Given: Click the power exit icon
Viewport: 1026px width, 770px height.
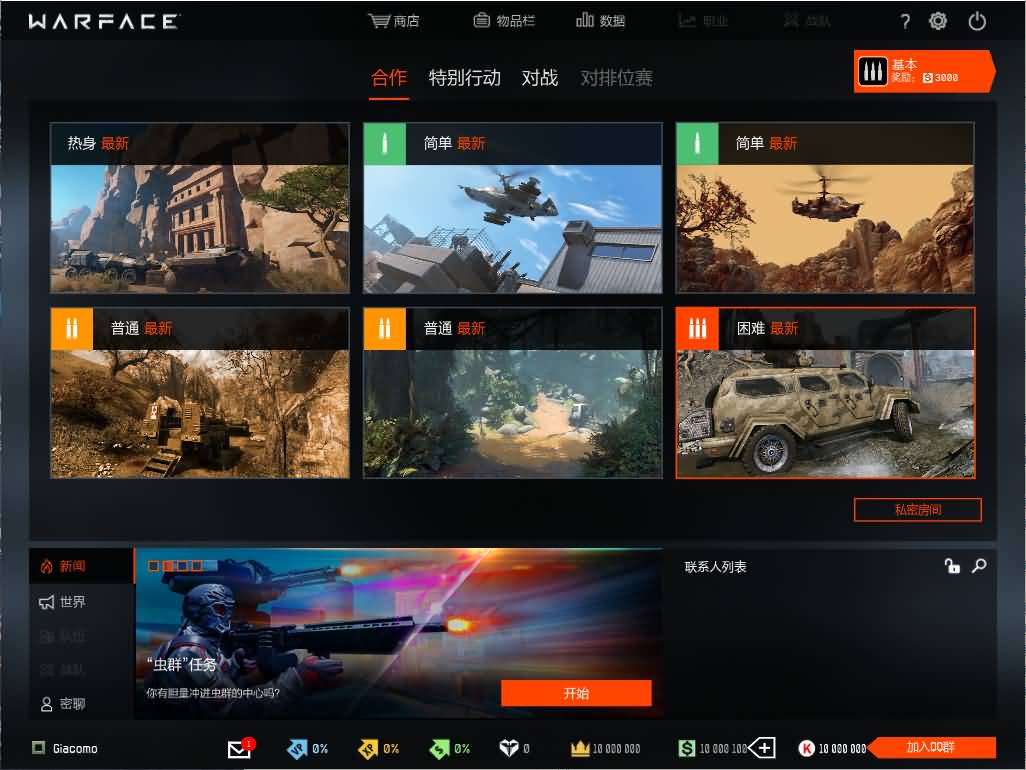Looking at the screenshot, I should pos(977,21).
